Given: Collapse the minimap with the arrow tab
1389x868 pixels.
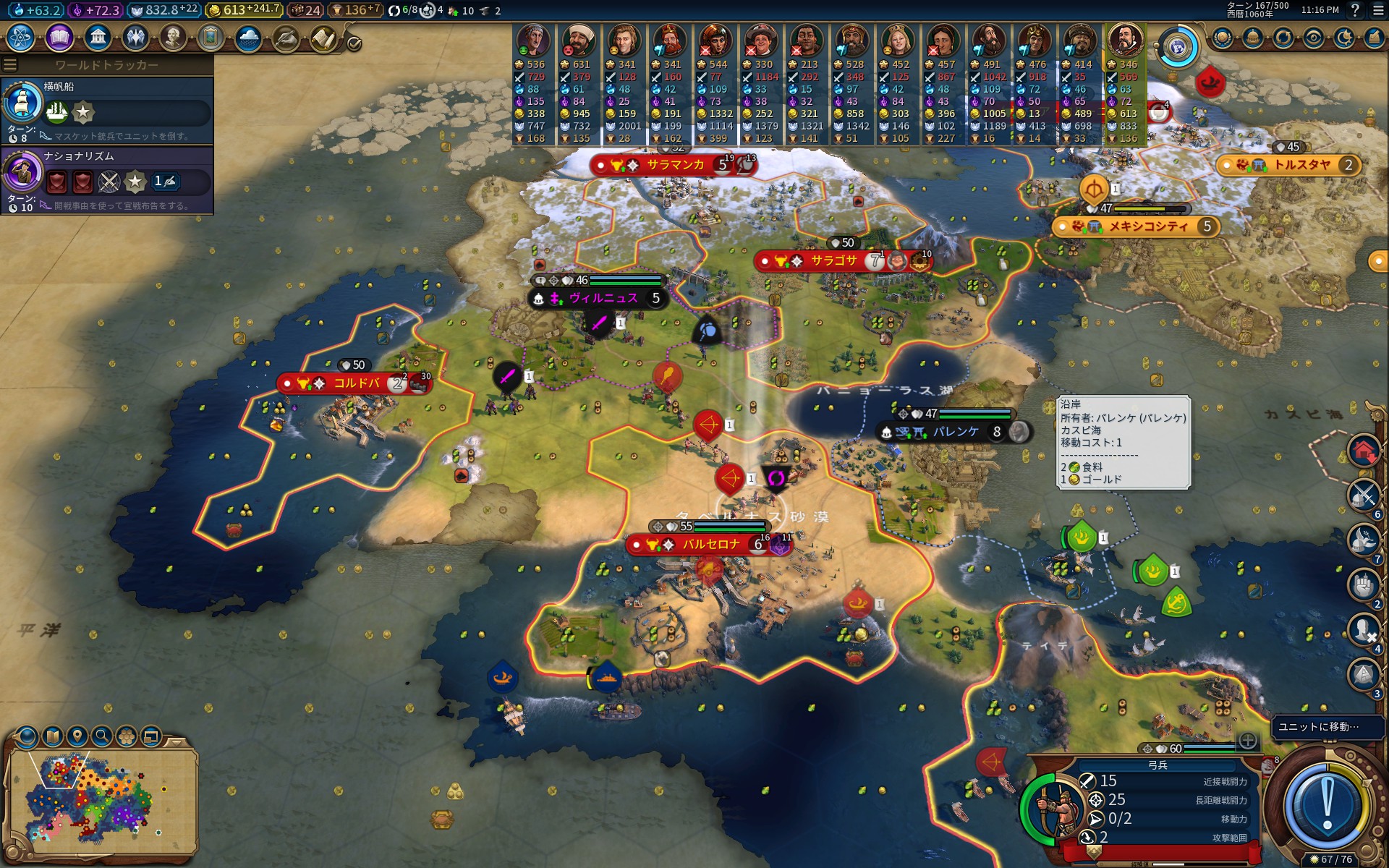Looking at the screenshot, I should click(176, 741).
